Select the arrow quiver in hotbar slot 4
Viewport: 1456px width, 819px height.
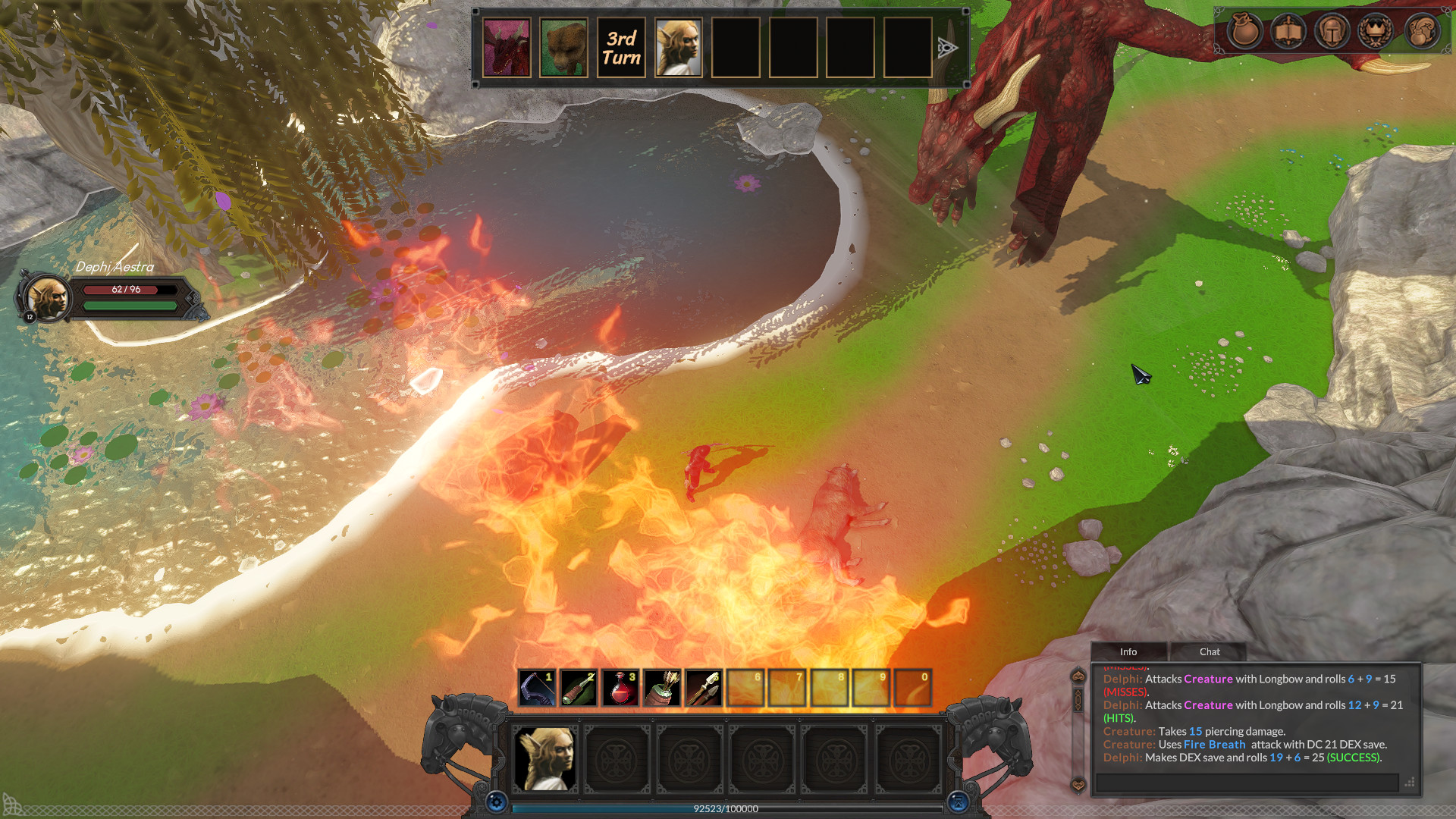(662, 687)
